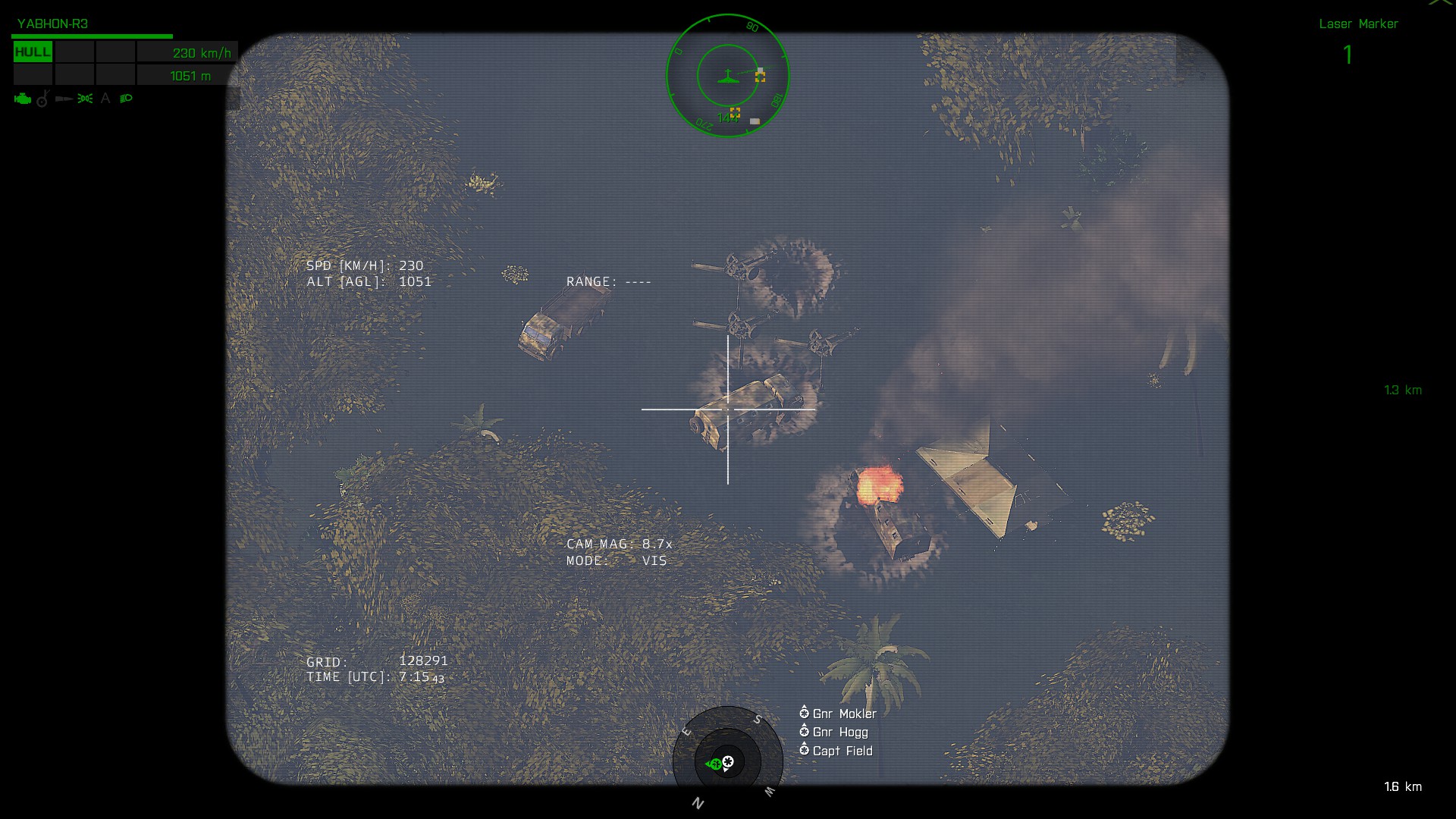Click the landing gear wheel icon
The width and height of the screenshot is (1456, 819).
tap(43, 99)
